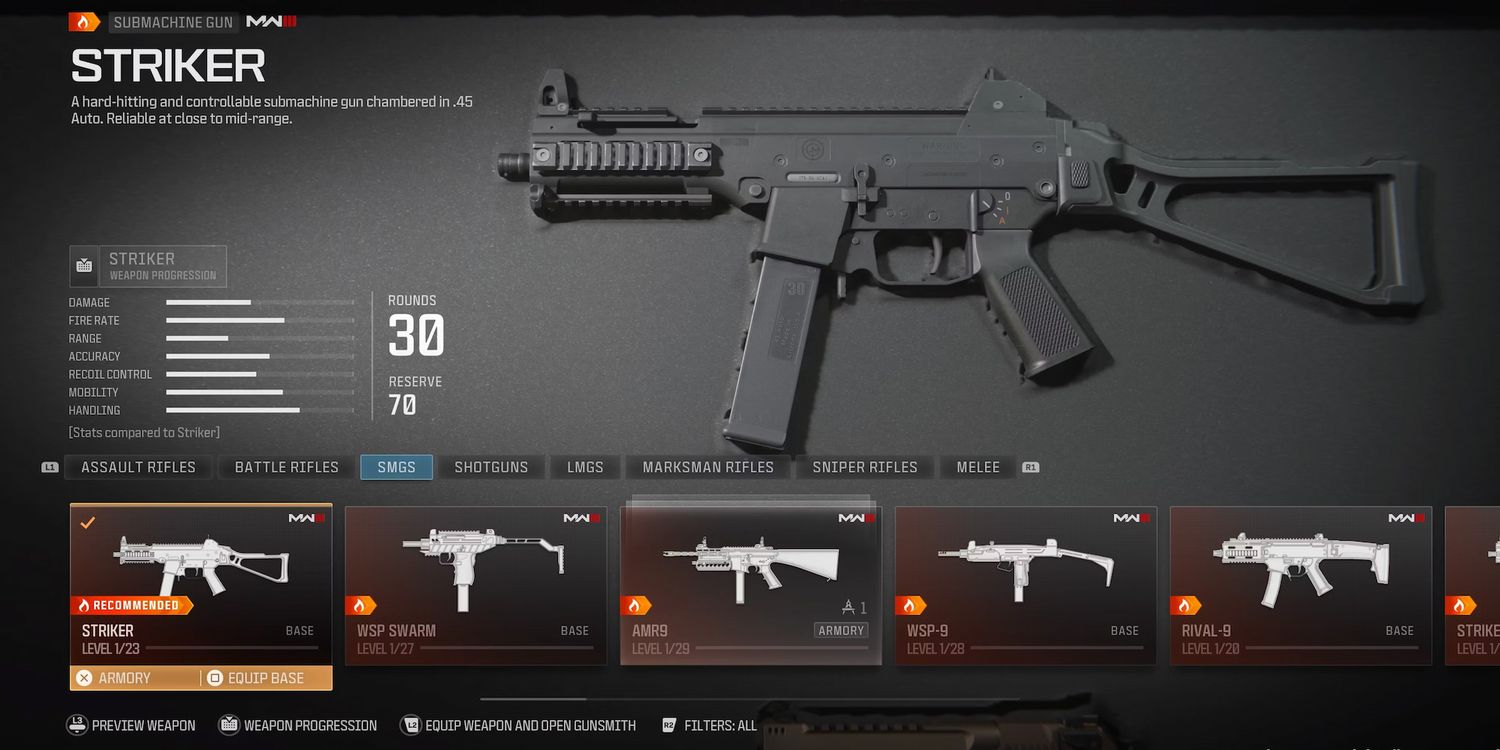
Task: Select the recommended Striker weapon card
Action: [201, 582]
